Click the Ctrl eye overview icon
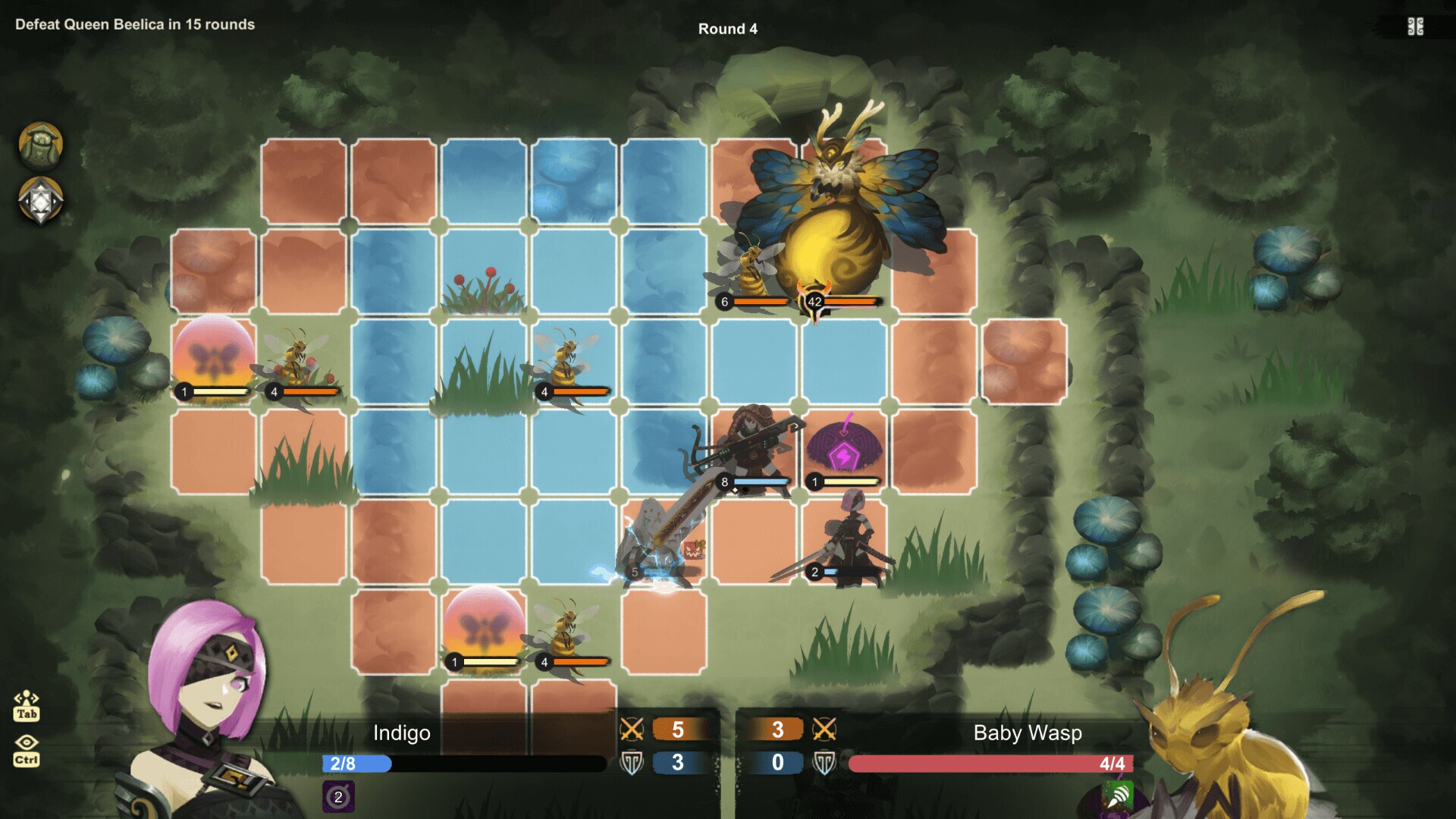Screen dimensions: 1456x819 (x=27, y=758)
